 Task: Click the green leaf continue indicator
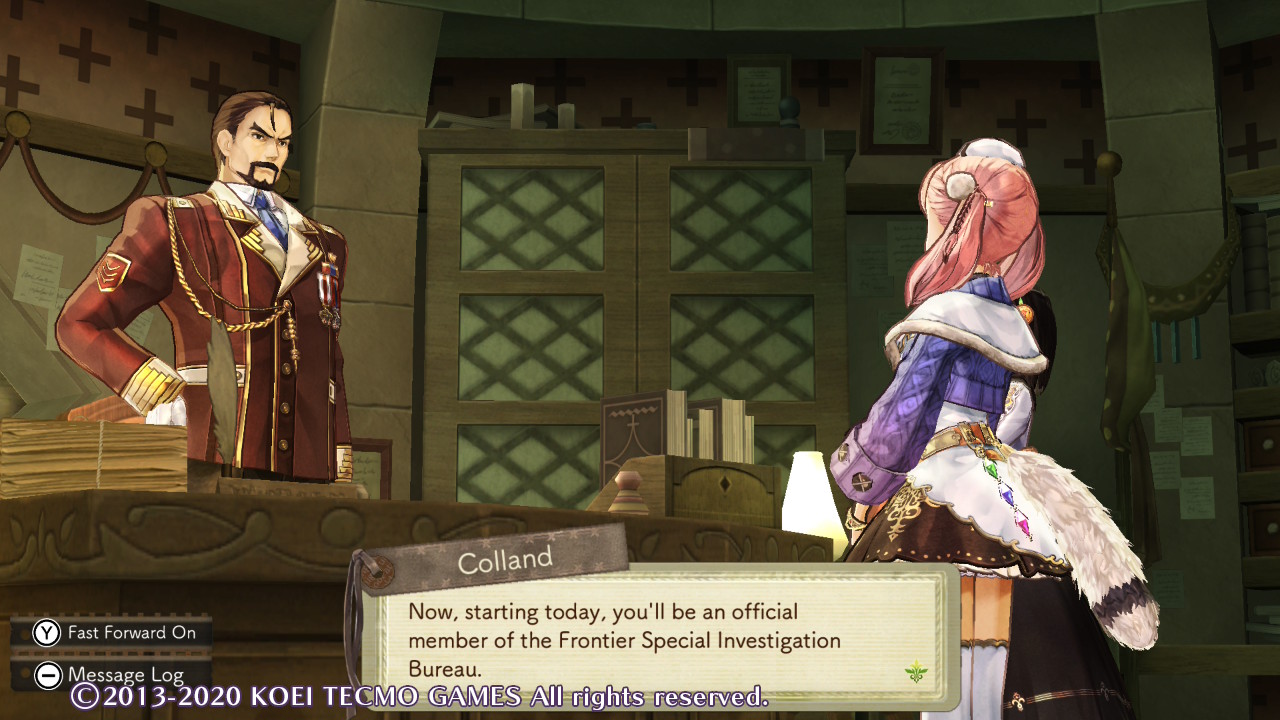(916, 672)
